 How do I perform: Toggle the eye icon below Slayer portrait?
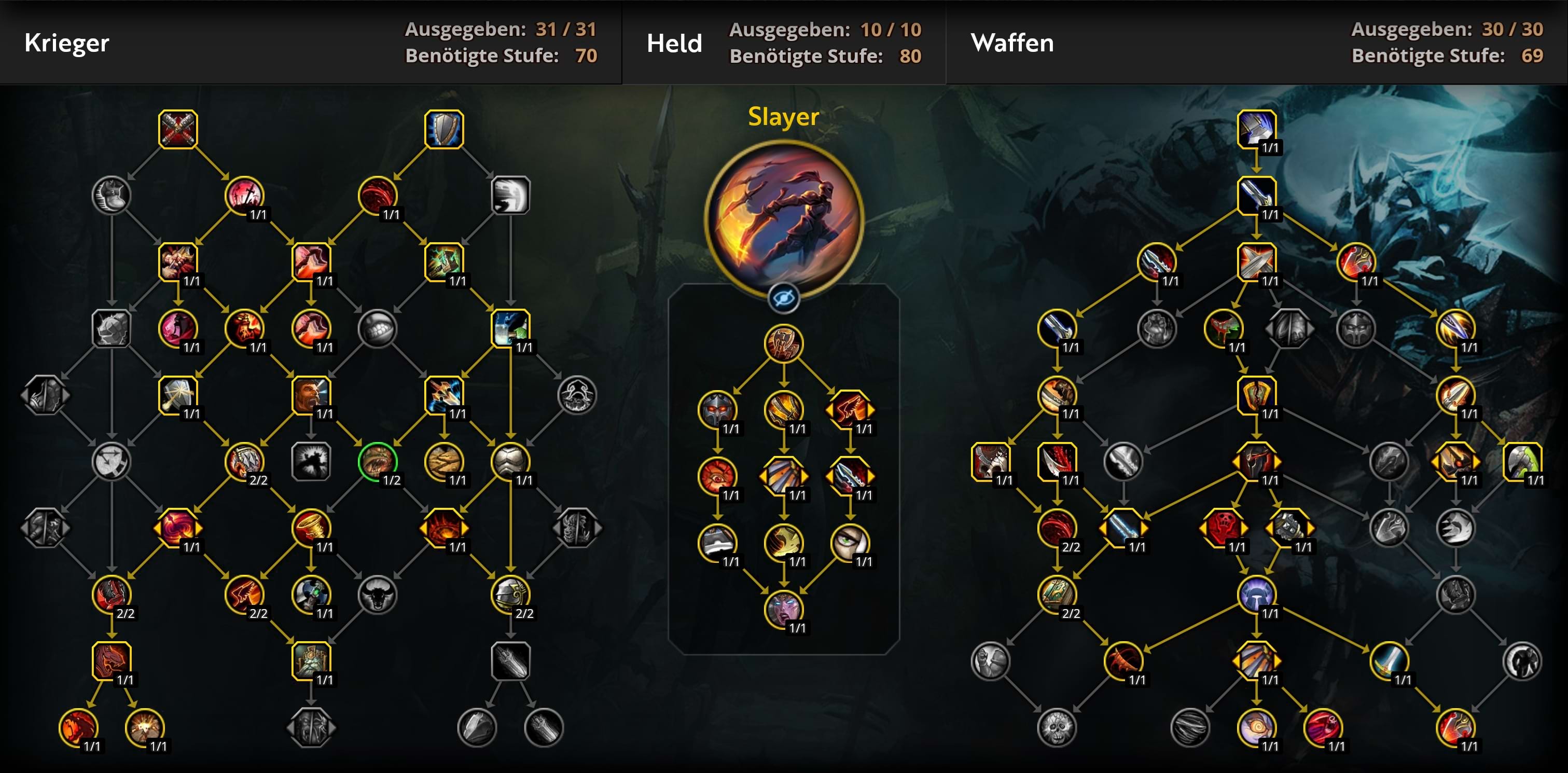click(x=783, y=298)
